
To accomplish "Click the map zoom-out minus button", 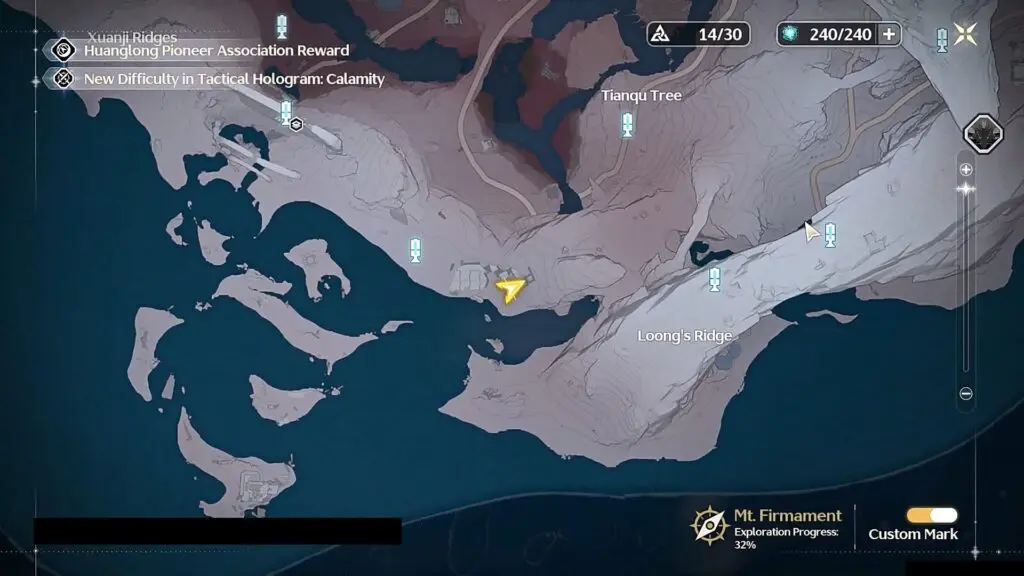I will coord(966,394).
